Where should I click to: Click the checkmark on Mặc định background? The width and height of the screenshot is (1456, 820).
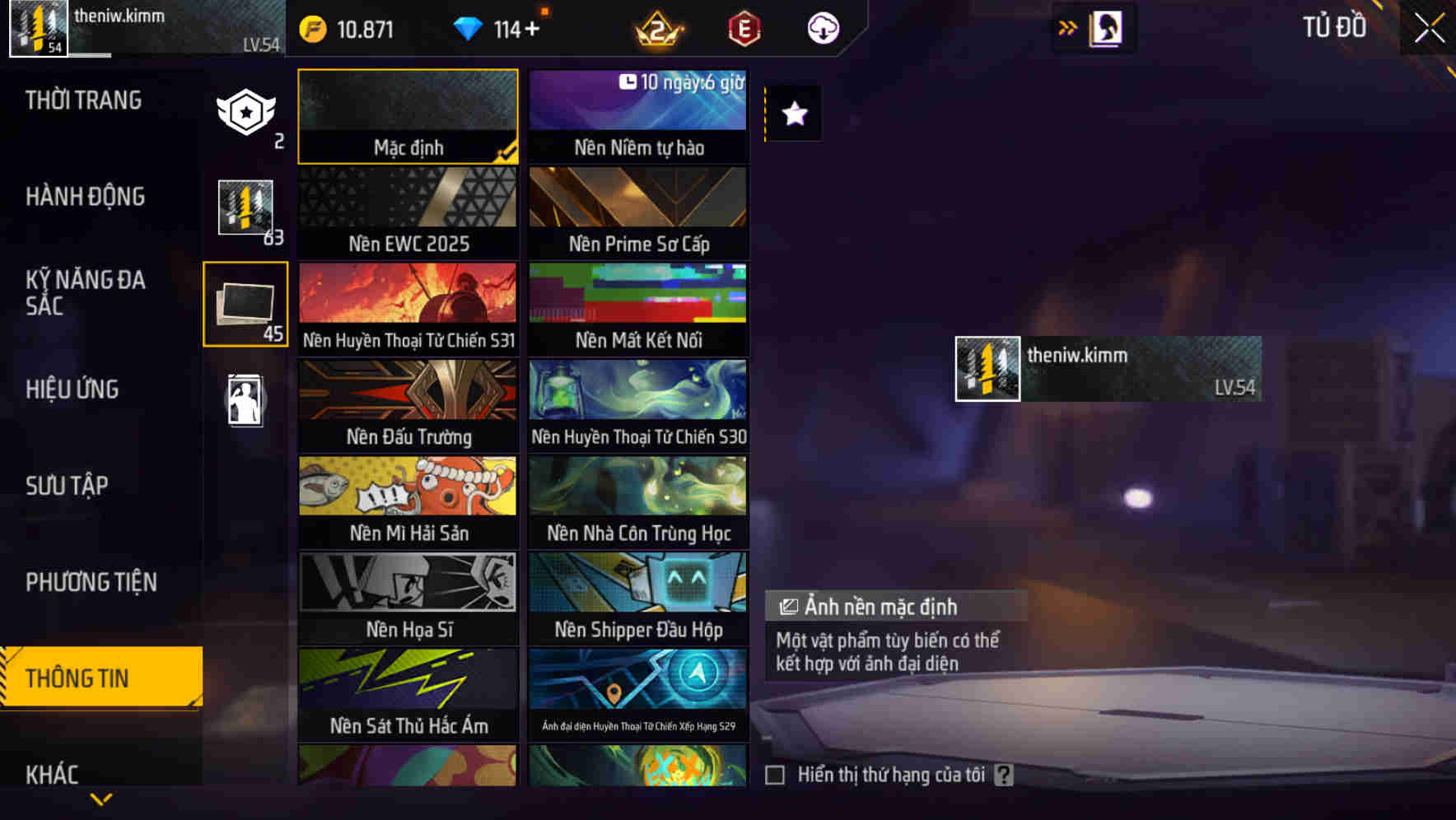click(509, 151)
